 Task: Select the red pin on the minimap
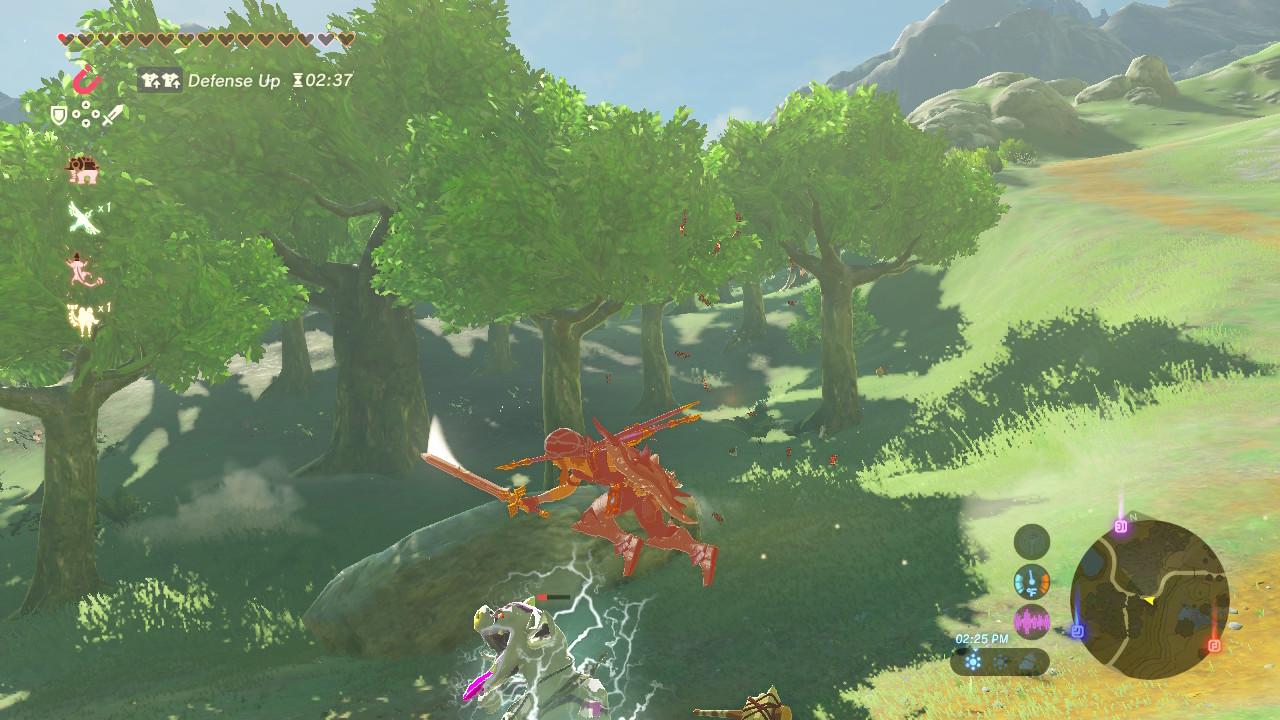1215,645
